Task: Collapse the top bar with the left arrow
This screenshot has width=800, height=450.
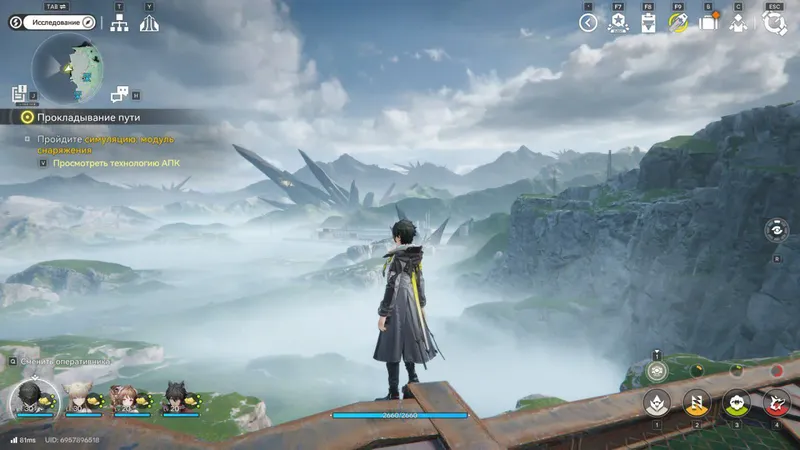Action: pos(588,23)
